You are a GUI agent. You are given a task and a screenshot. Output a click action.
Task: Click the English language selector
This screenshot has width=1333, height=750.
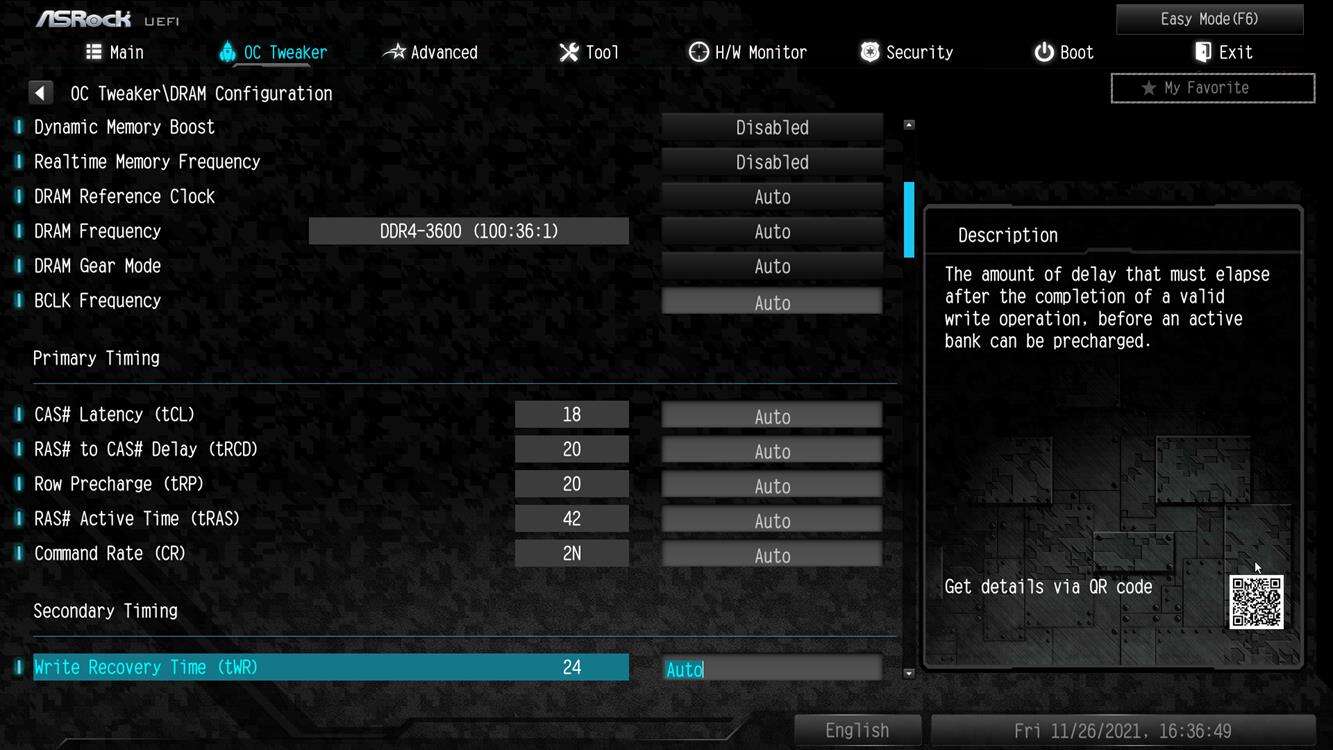856,730
